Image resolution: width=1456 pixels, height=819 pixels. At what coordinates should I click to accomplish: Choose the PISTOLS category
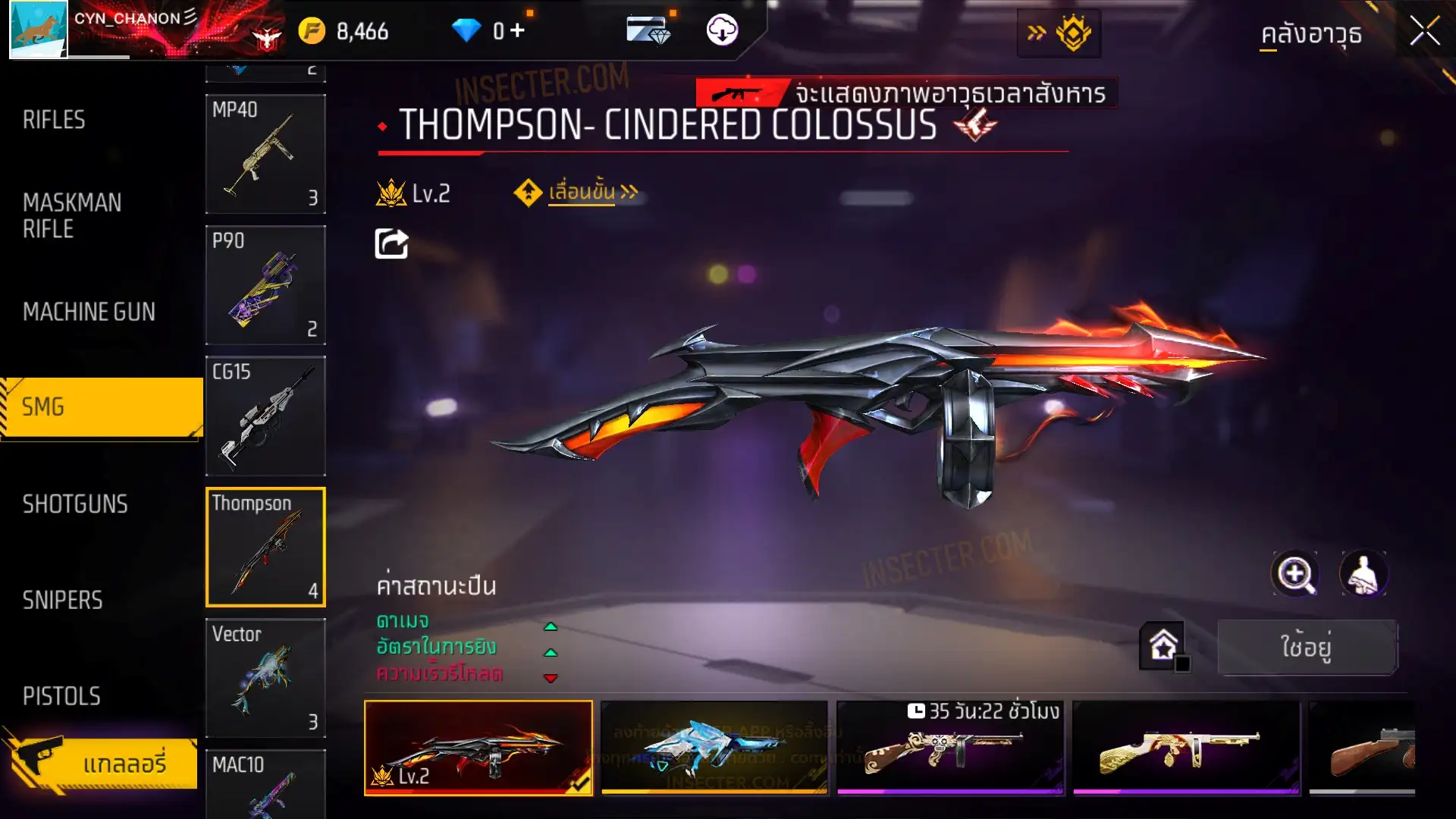coord(61,696)
